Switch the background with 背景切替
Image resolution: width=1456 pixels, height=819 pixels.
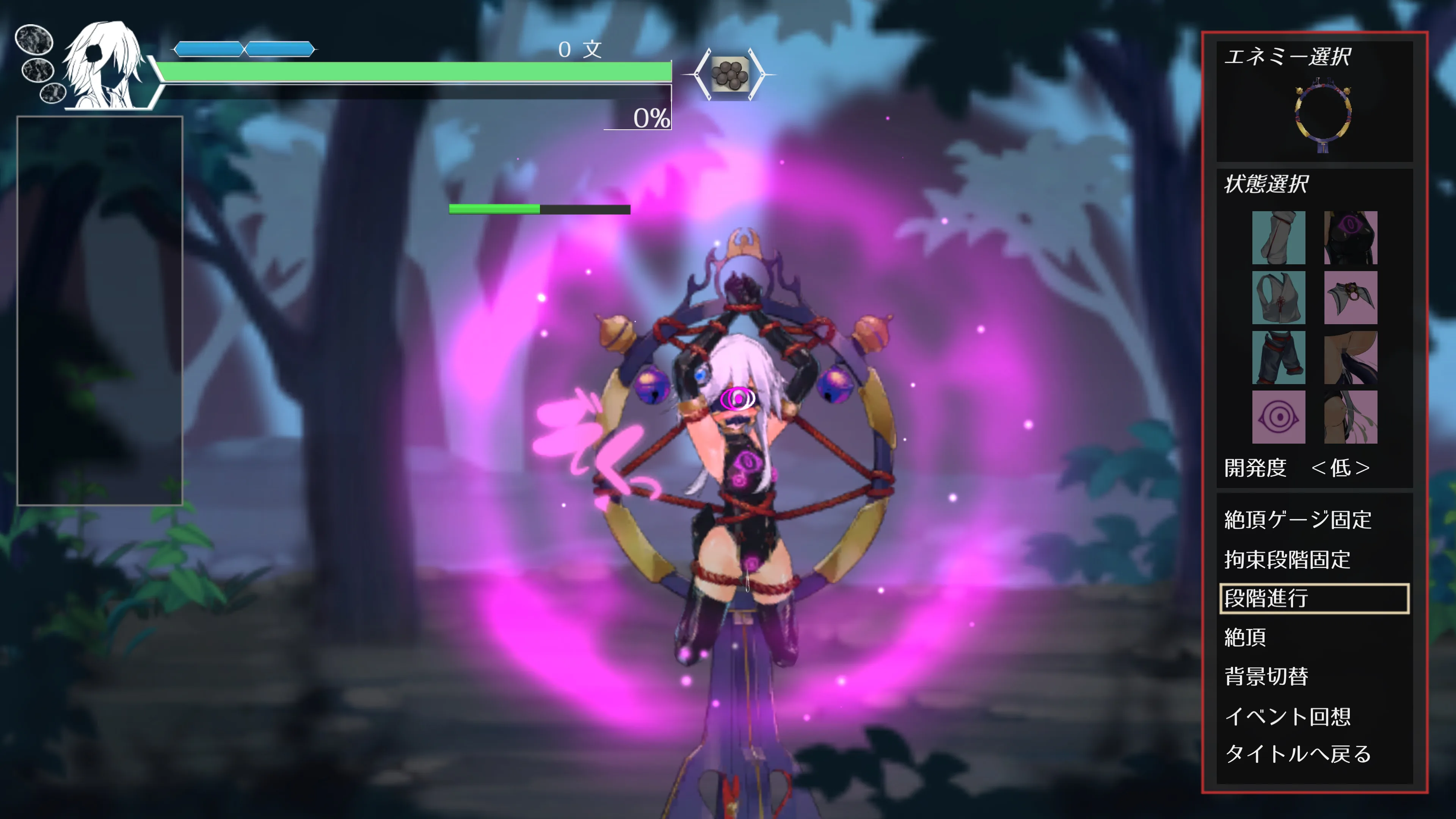coord(1266,676)
